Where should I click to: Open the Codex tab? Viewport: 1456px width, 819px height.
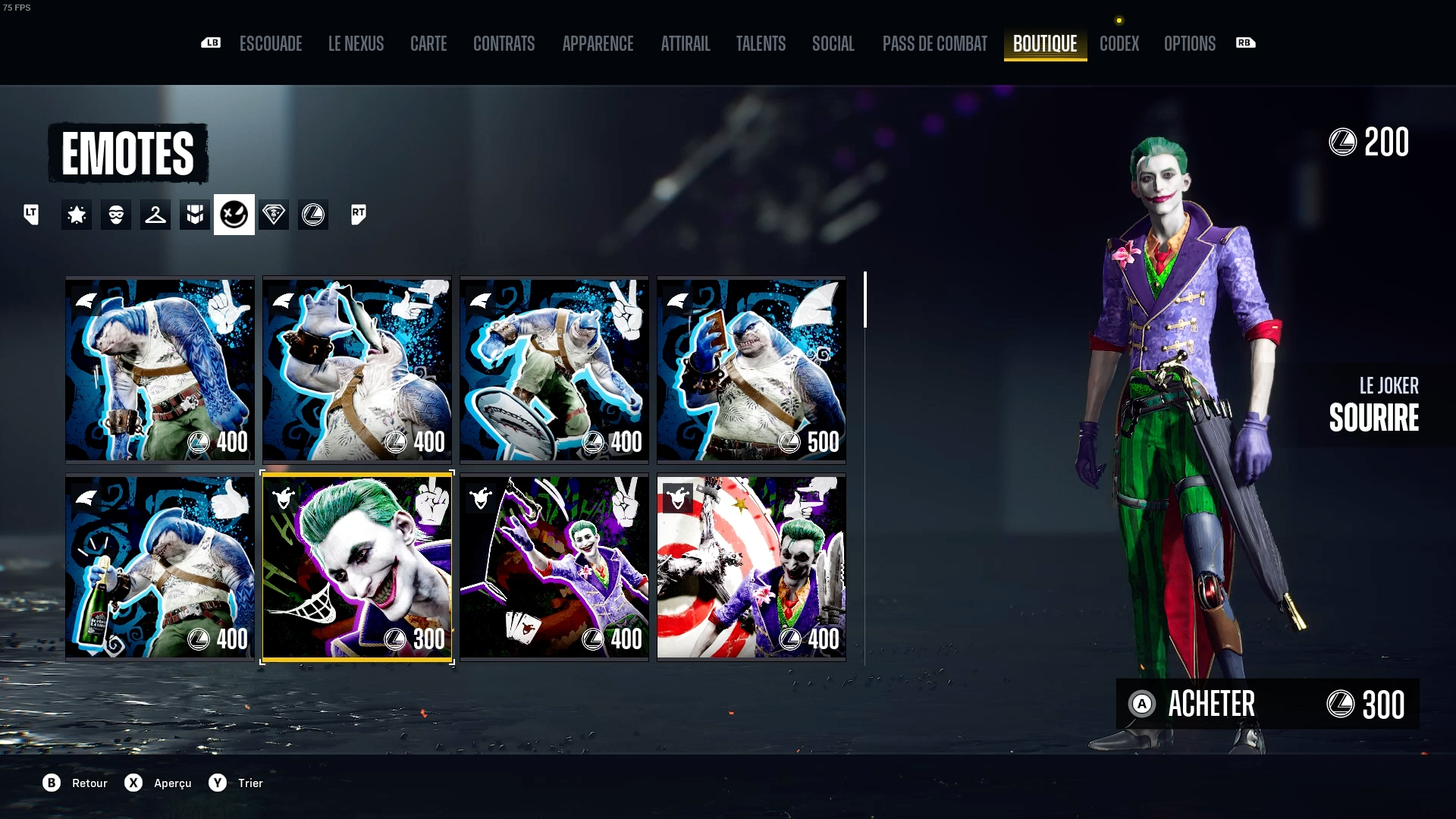tap(1119, 44)
